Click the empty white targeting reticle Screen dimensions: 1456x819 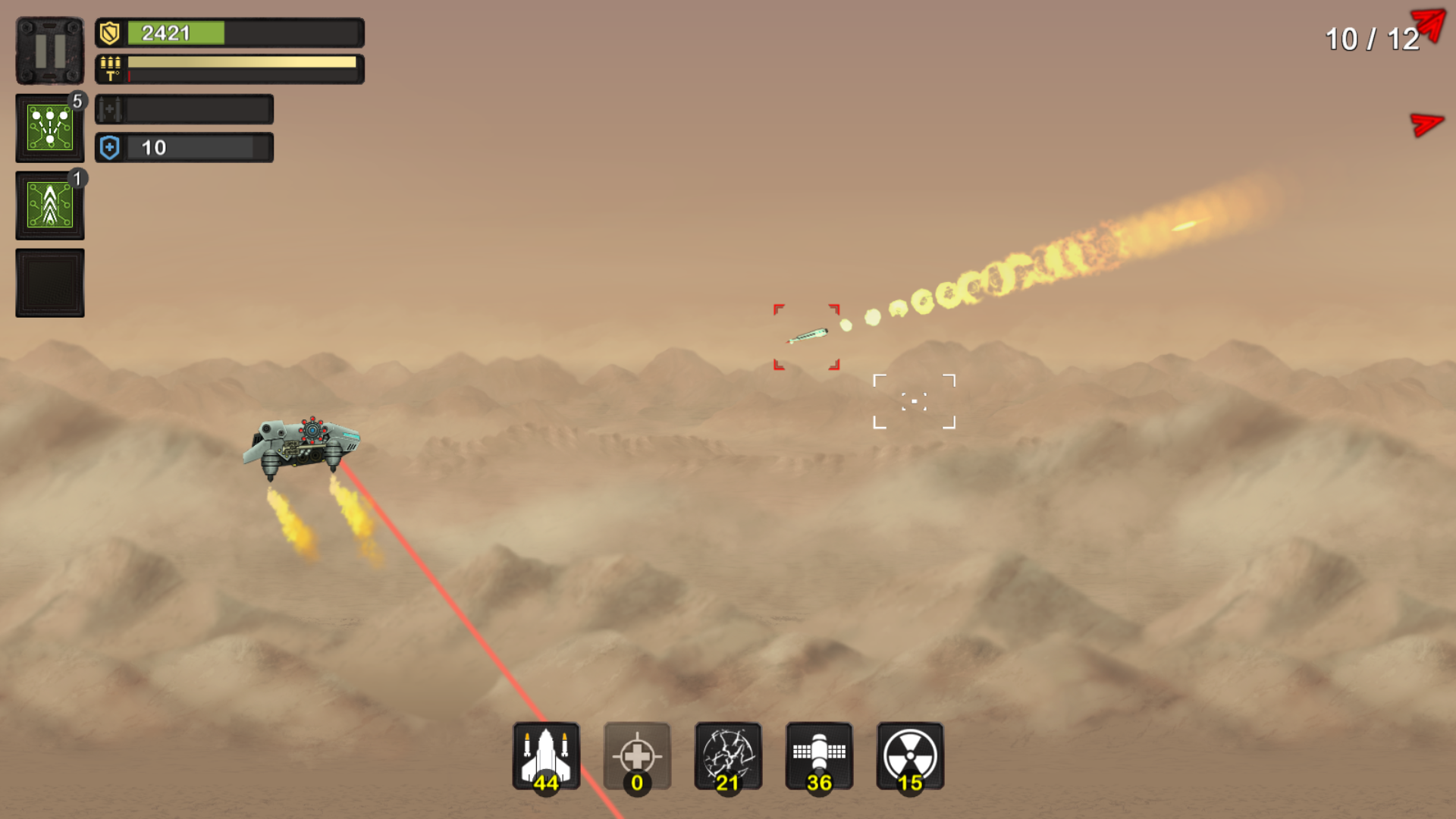(915, 402)
